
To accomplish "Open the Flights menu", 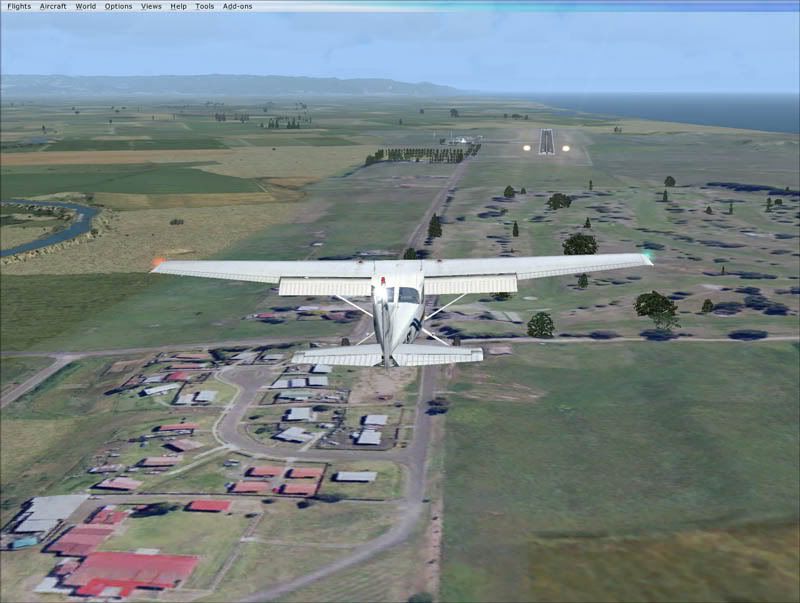I will click(19, 6).
